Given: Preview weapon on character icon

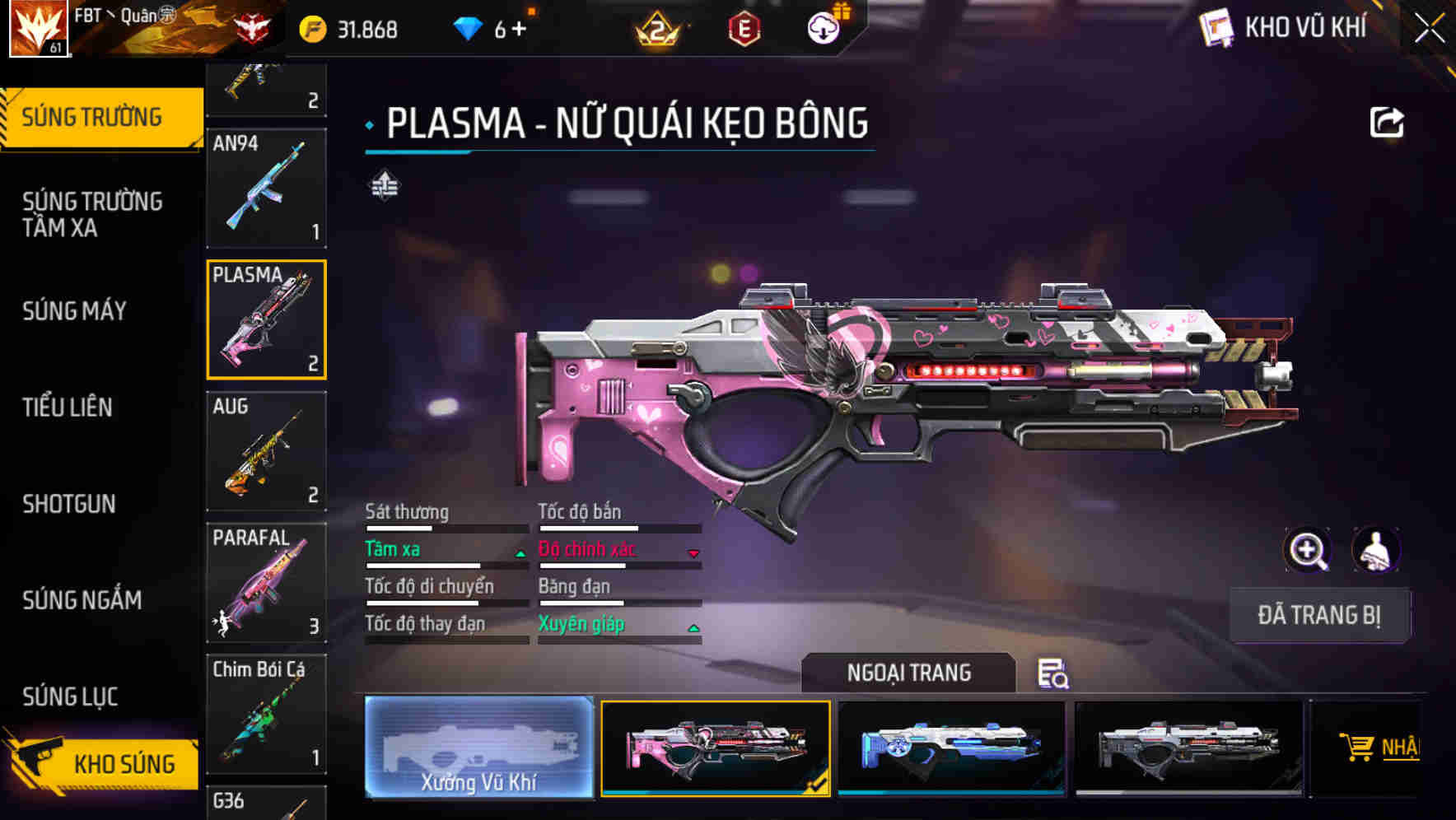Looking at the screenshot, I should (1375, 549).
